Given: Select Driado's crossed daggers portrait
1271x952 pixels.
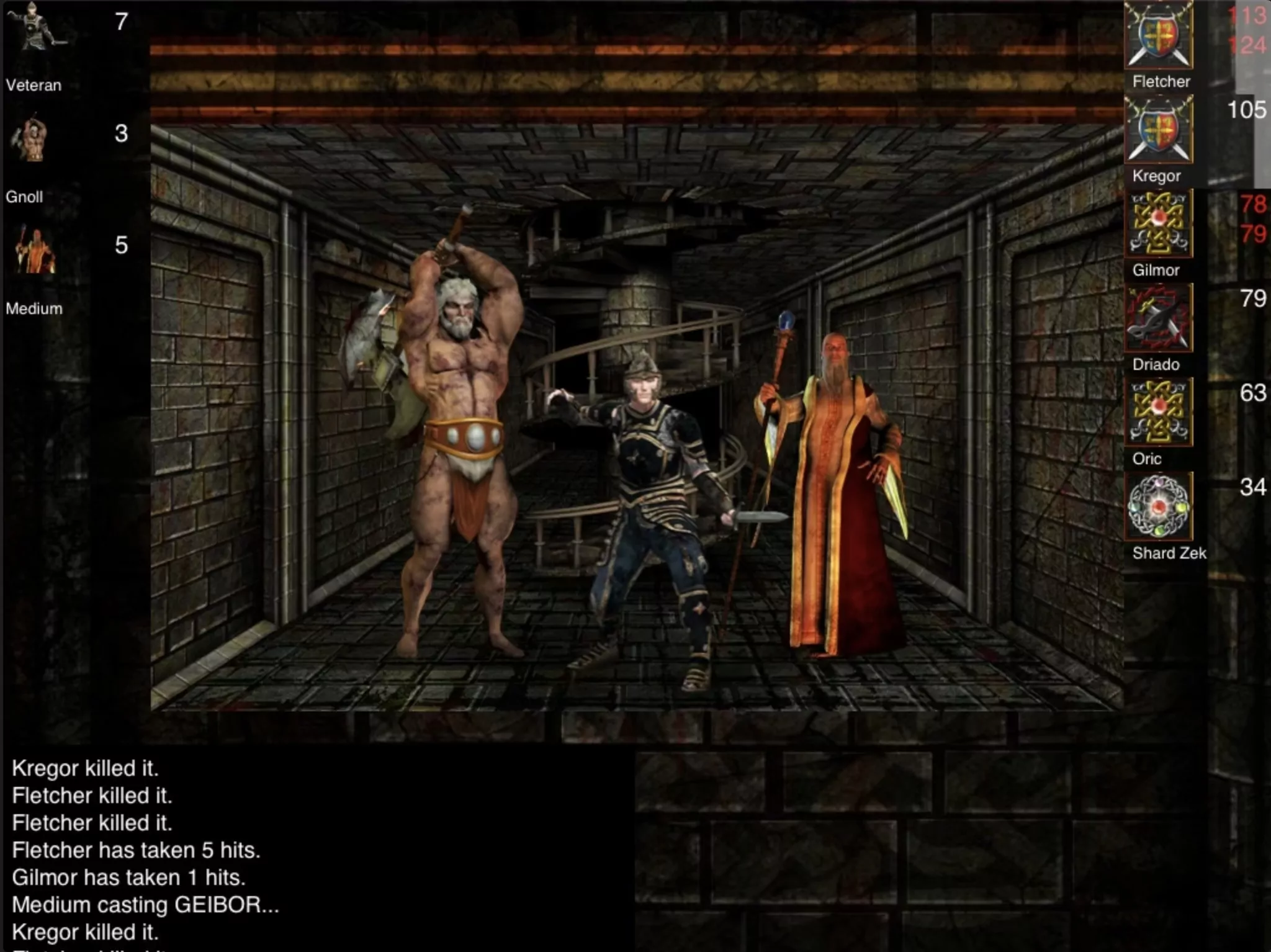Looking at the screenshot, I should pos(1158,318).
